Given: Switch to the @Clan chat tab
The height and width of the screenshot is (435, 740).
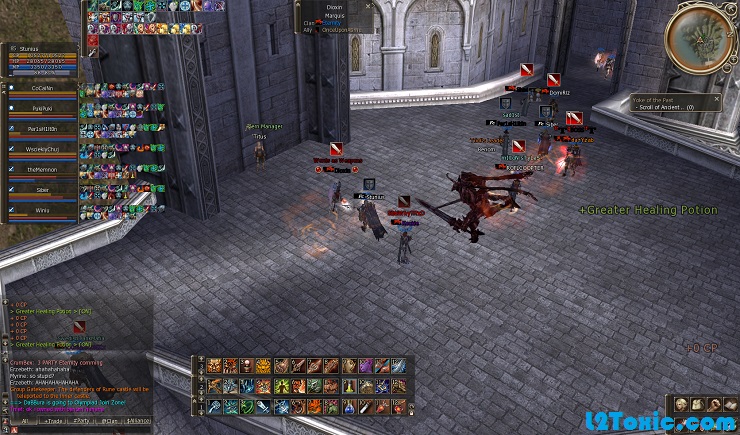Looking at the screenshot, I should click(110, 423).
